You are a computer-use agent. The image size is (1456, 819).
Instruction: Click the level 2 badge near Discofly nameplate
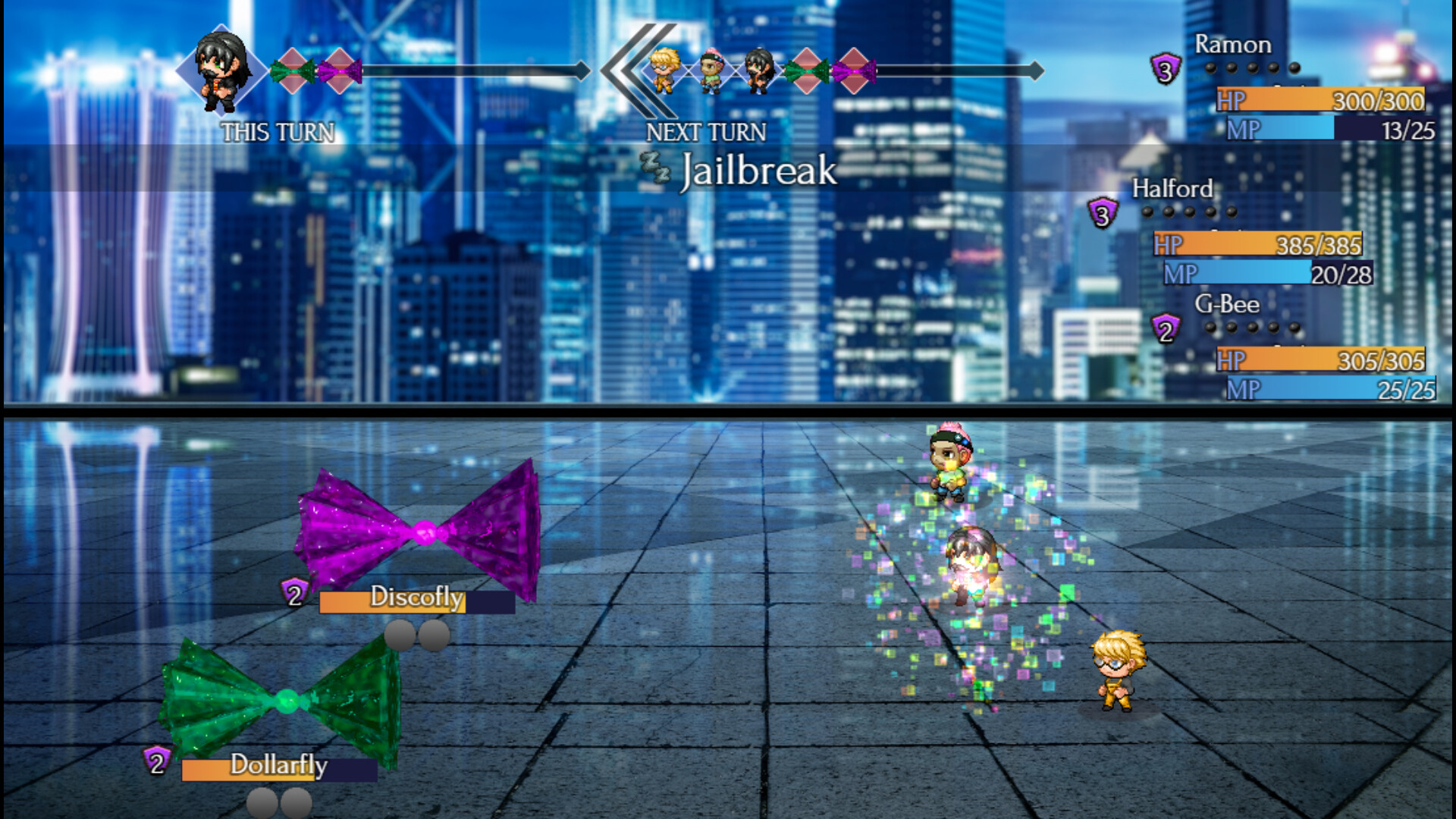pos(293,596)
